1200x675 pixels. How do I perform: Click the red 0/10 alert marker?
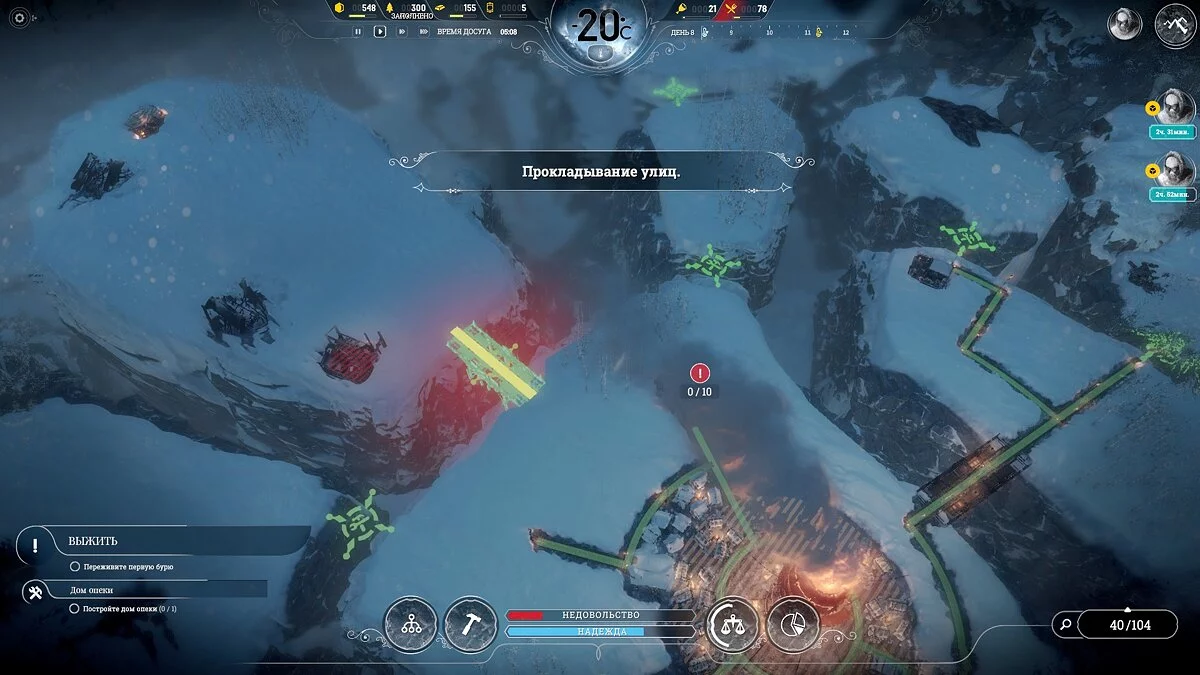coord(700,374)
